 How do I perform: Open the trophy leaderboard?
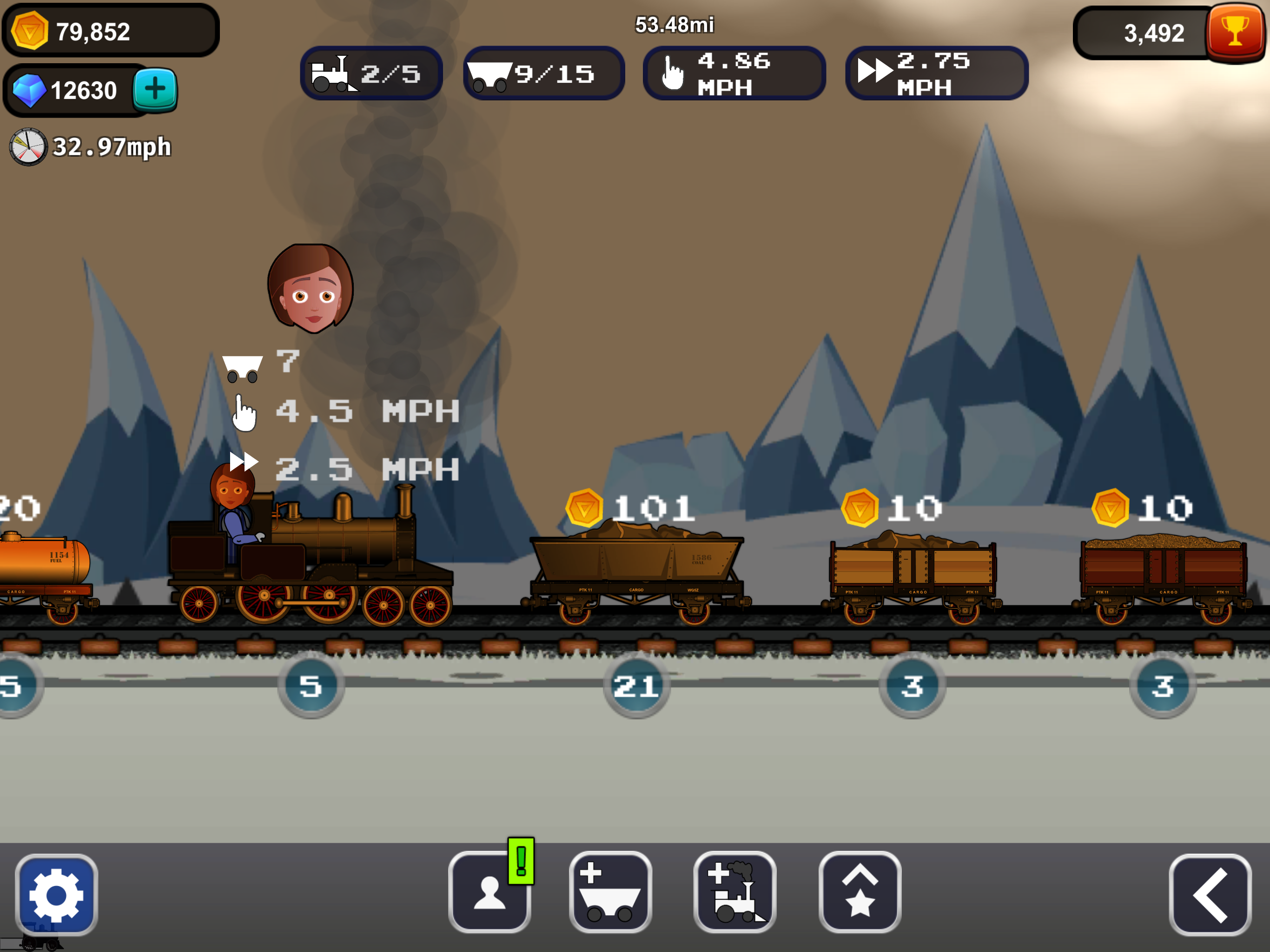tap(1234, 32)
